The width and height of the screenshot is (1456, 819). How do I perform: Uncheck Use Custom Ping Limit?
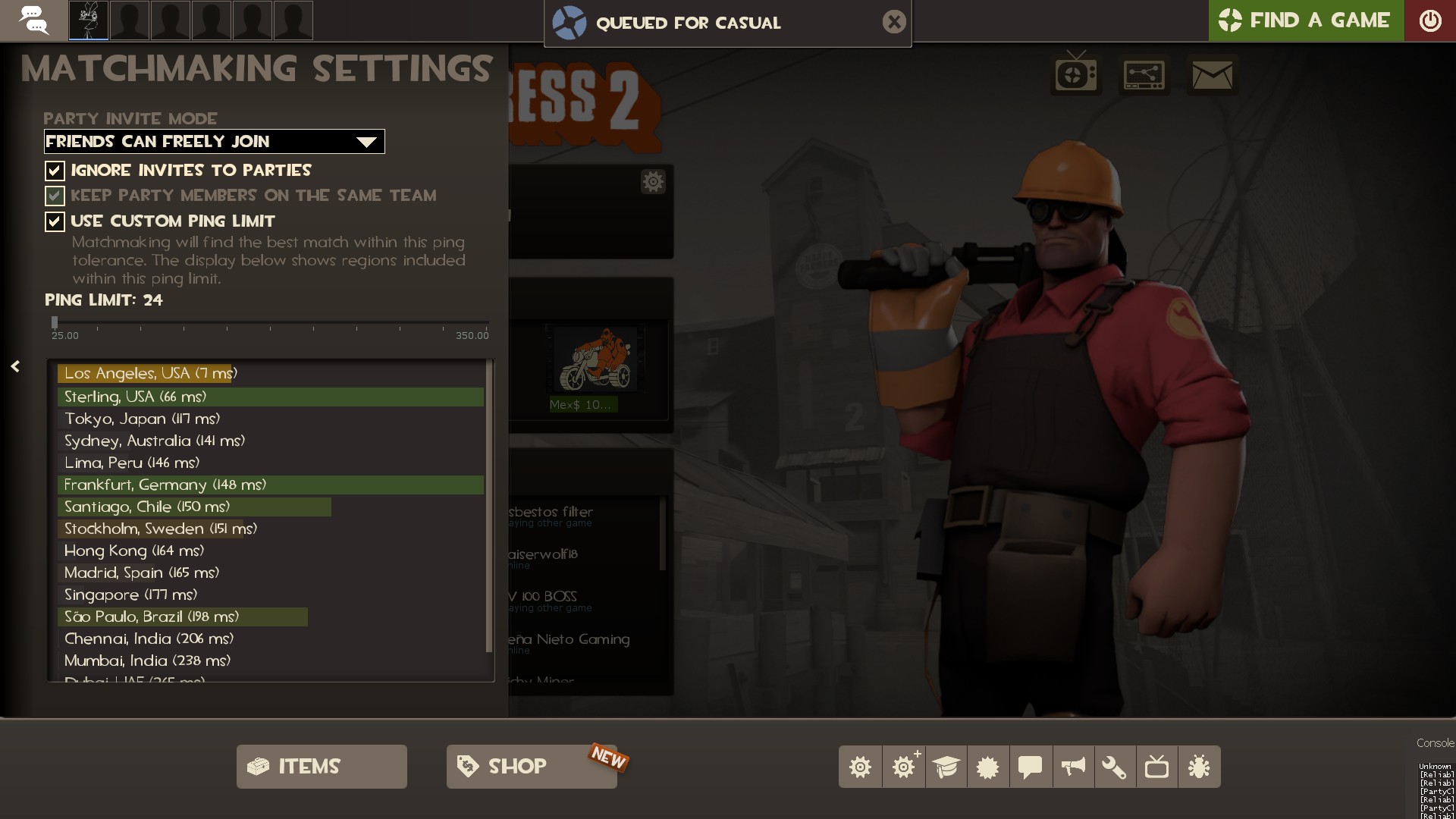pyautogui.click(x=55, y=221)
